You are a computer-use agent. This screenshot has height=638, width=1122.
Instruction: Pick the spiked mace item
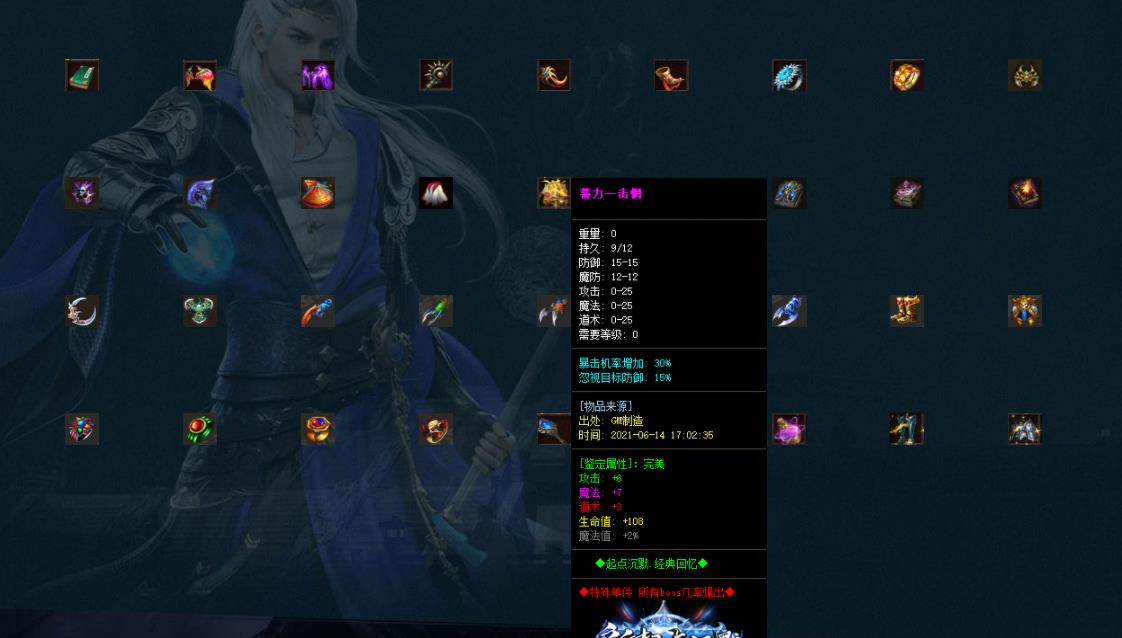436,75
